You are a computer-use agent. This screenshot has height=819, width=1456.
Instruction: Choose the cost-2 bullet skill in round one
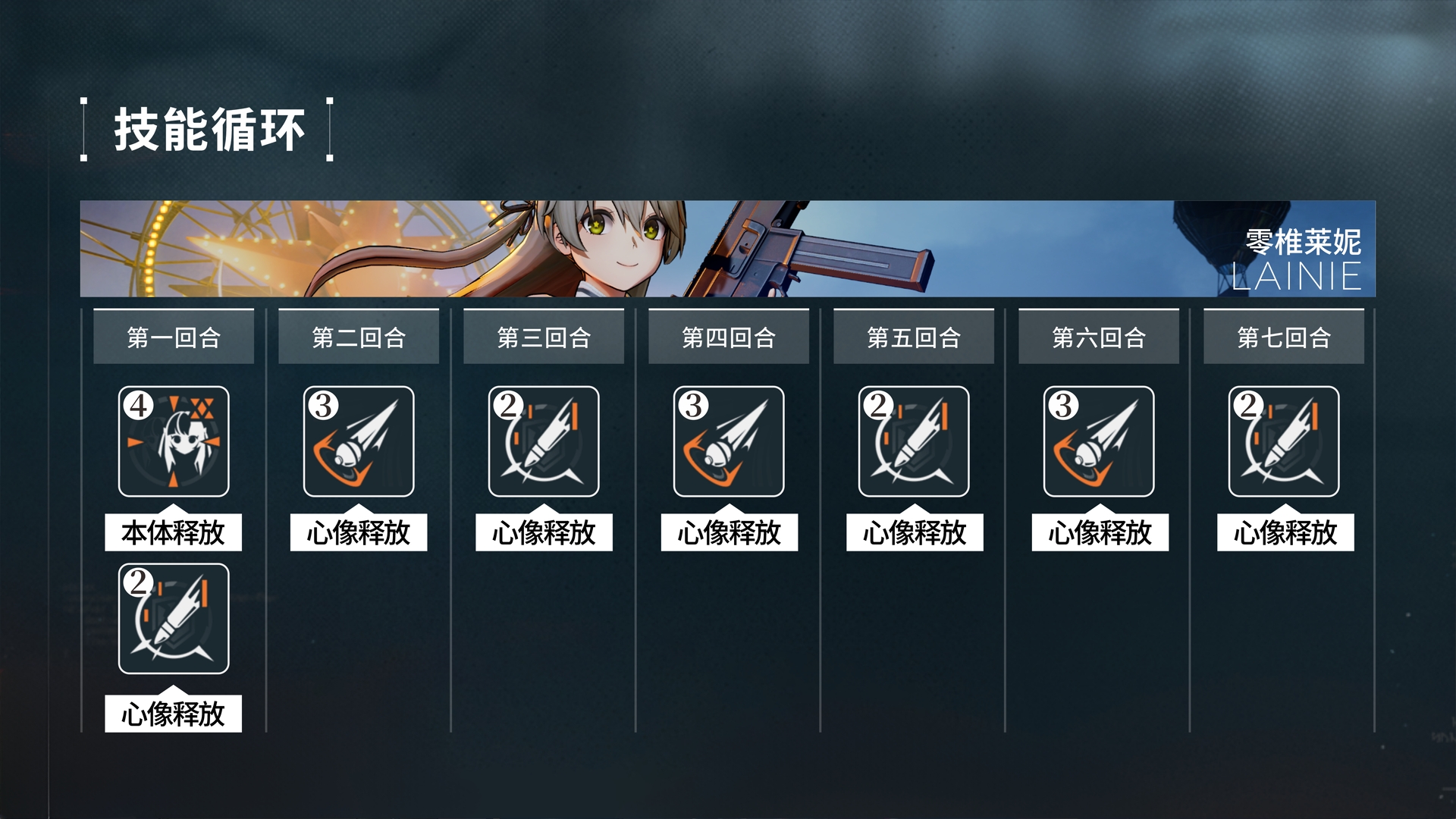point(174,619)
